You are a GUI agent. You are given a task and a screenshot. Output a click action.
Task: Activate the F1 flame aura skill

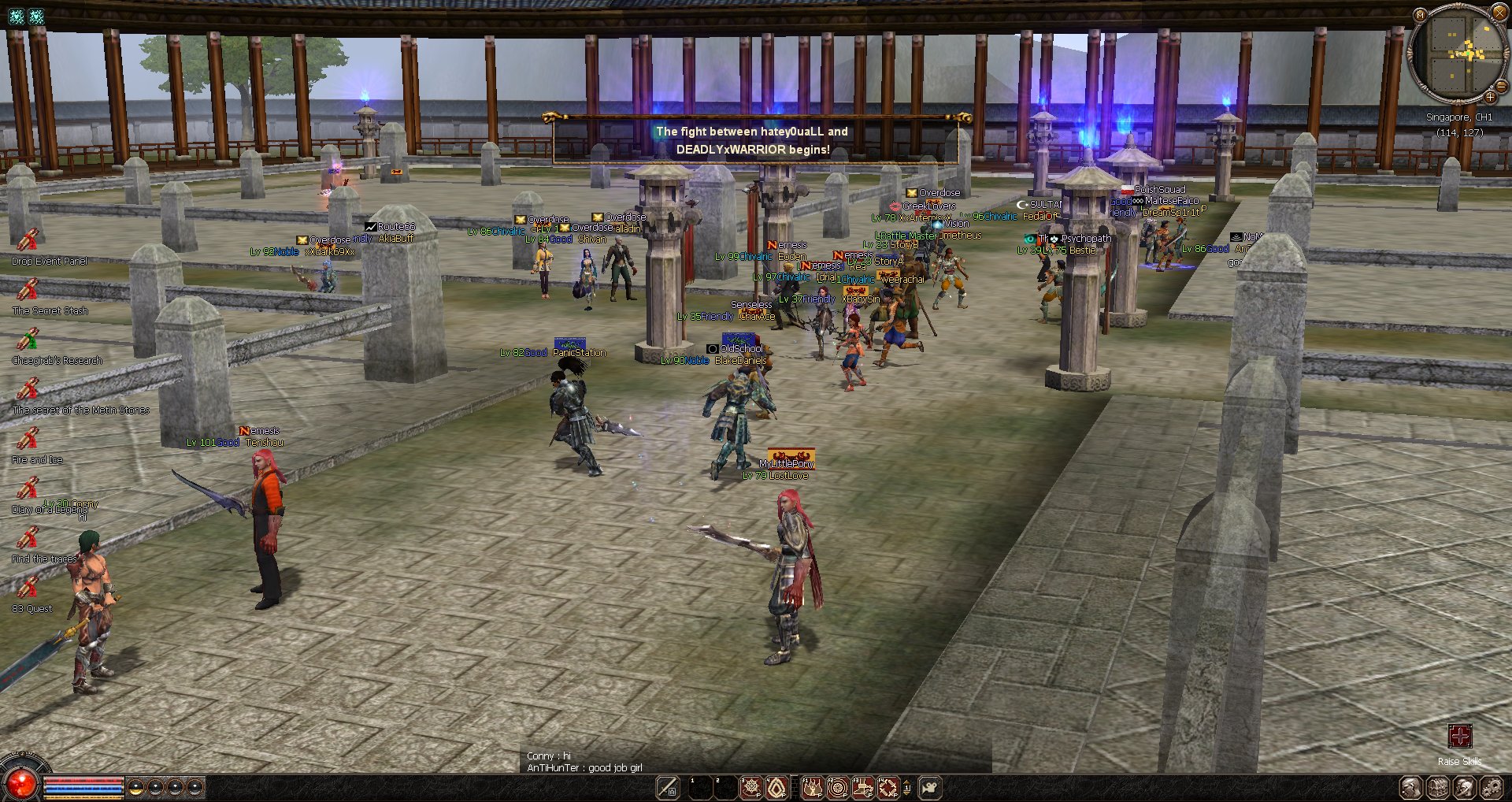coord(812,787)
